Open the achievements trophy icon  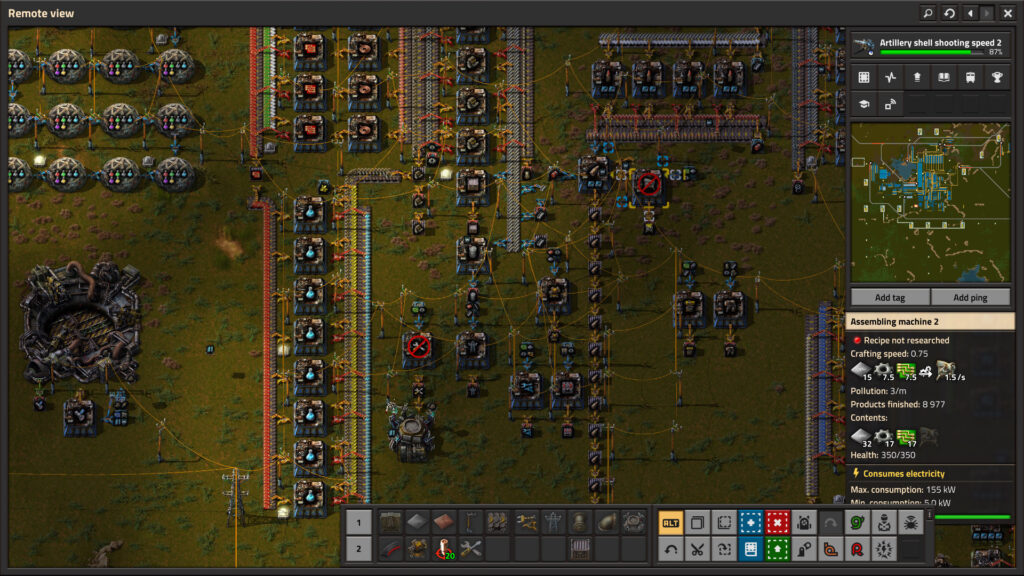click(x=996, y=77)
